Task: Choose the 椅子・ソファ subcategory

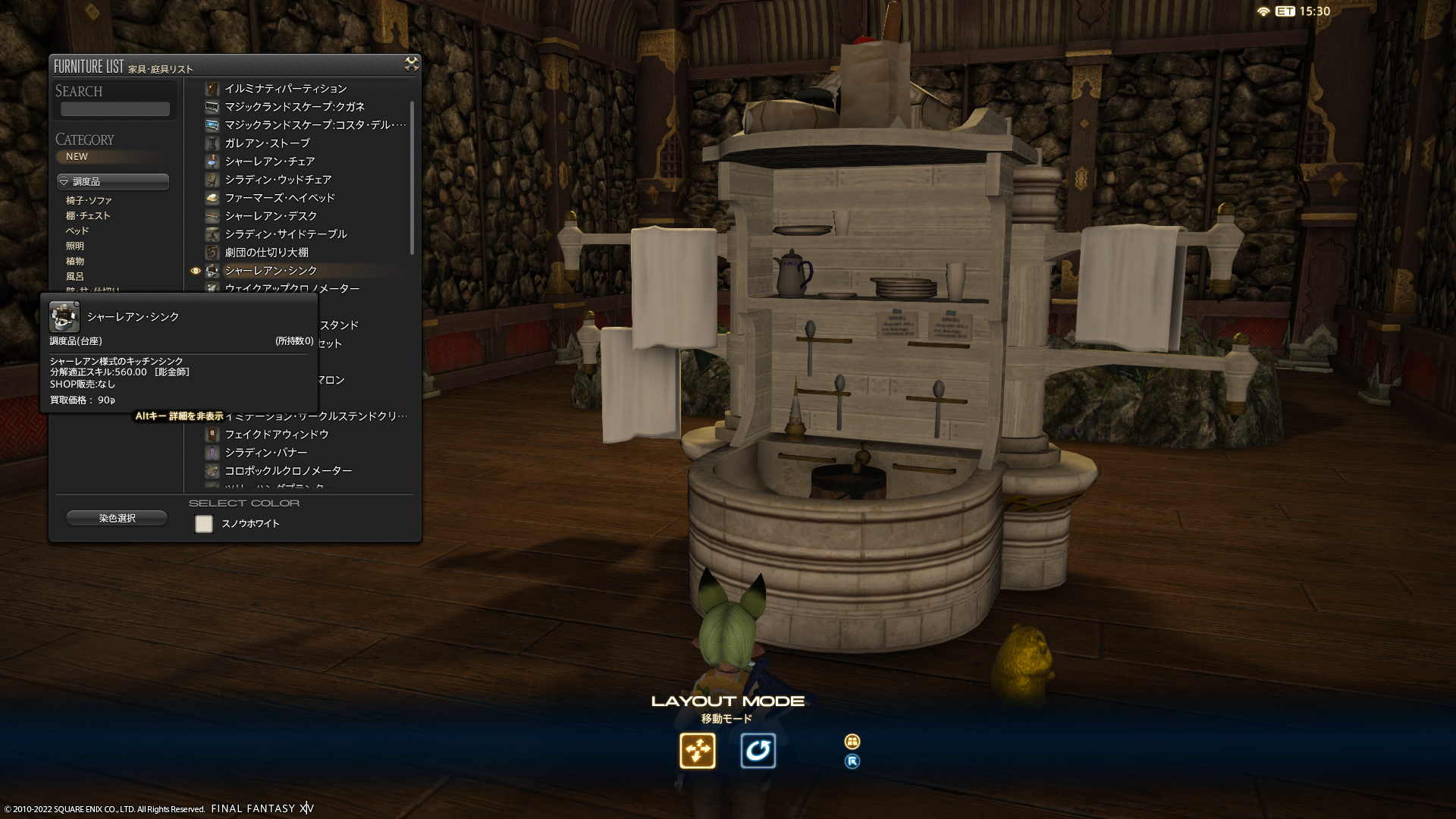Action: pos(89,201)
